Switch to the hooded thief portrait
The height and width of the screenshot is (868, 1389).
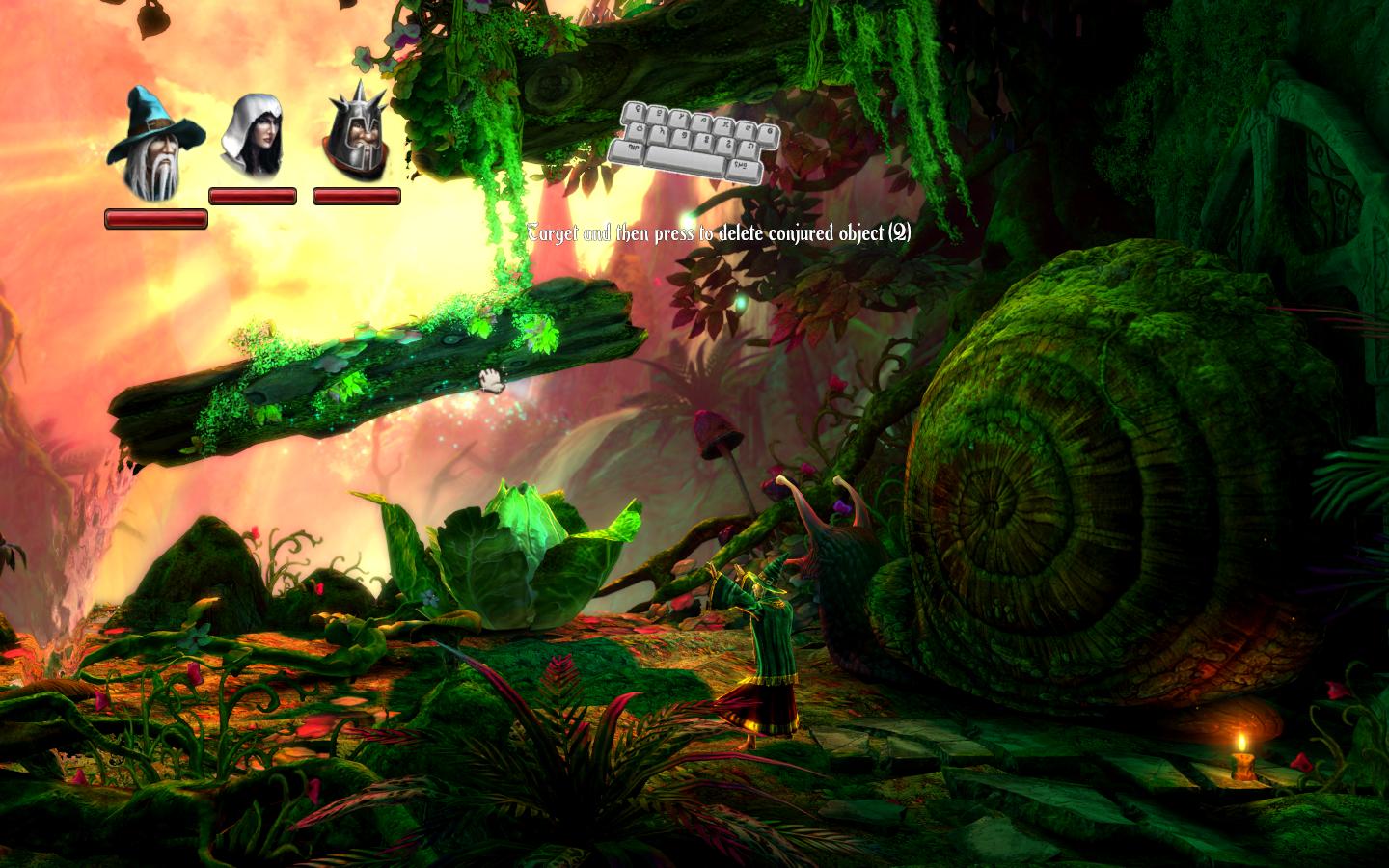coord(253,136)
